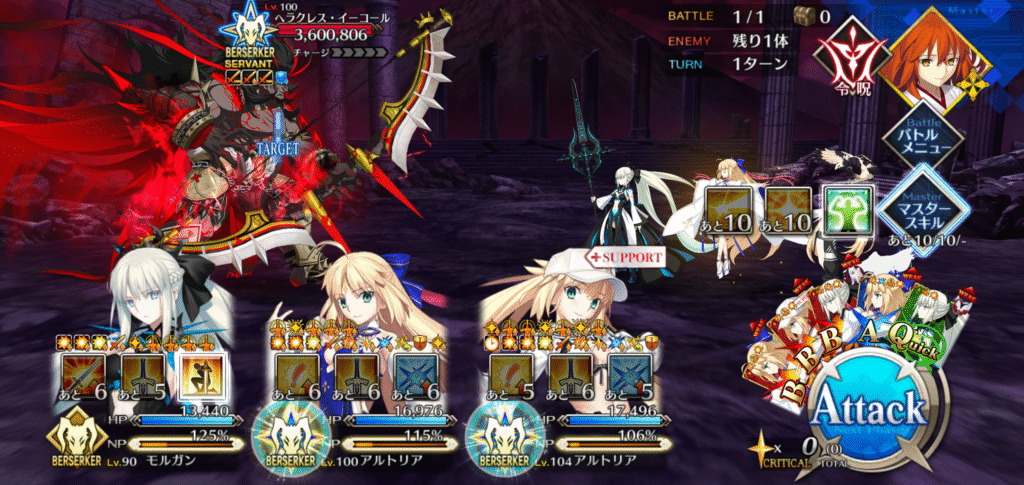Select support Artoria's blue crossed-swords skill
Screen dimensions: 1024x485
point(629,378)
